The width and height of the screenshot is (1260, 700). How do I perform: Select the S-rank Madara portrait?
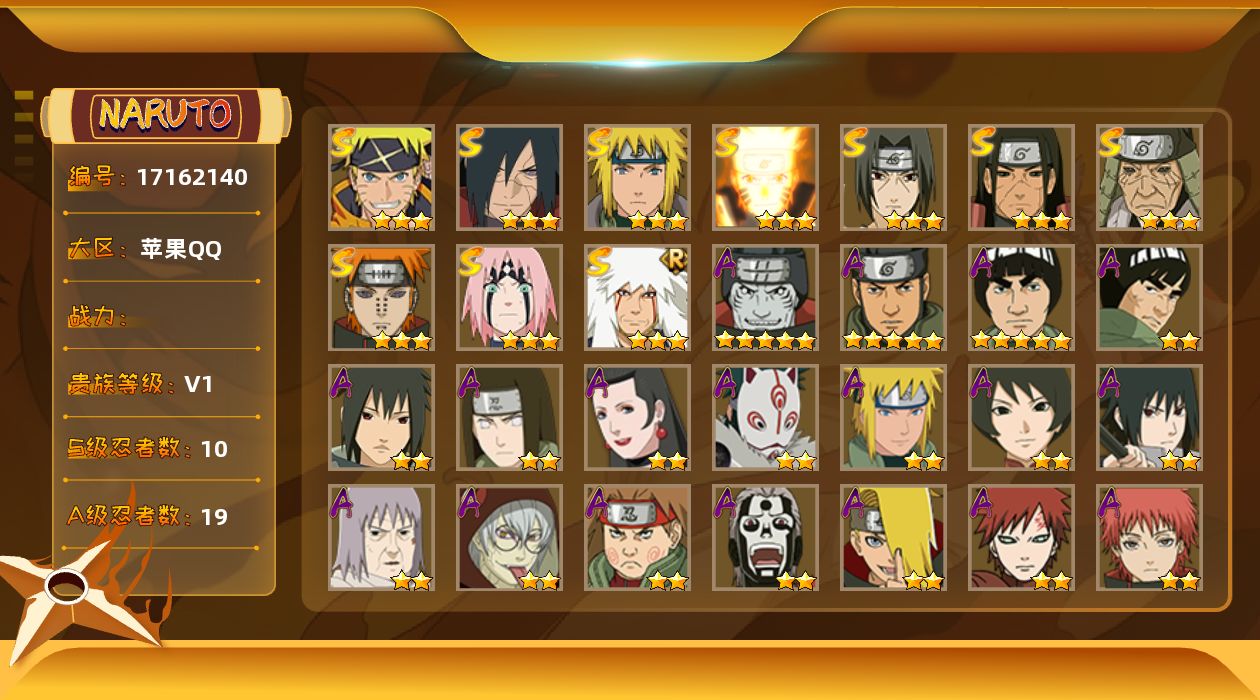click(x=509, y=177)
